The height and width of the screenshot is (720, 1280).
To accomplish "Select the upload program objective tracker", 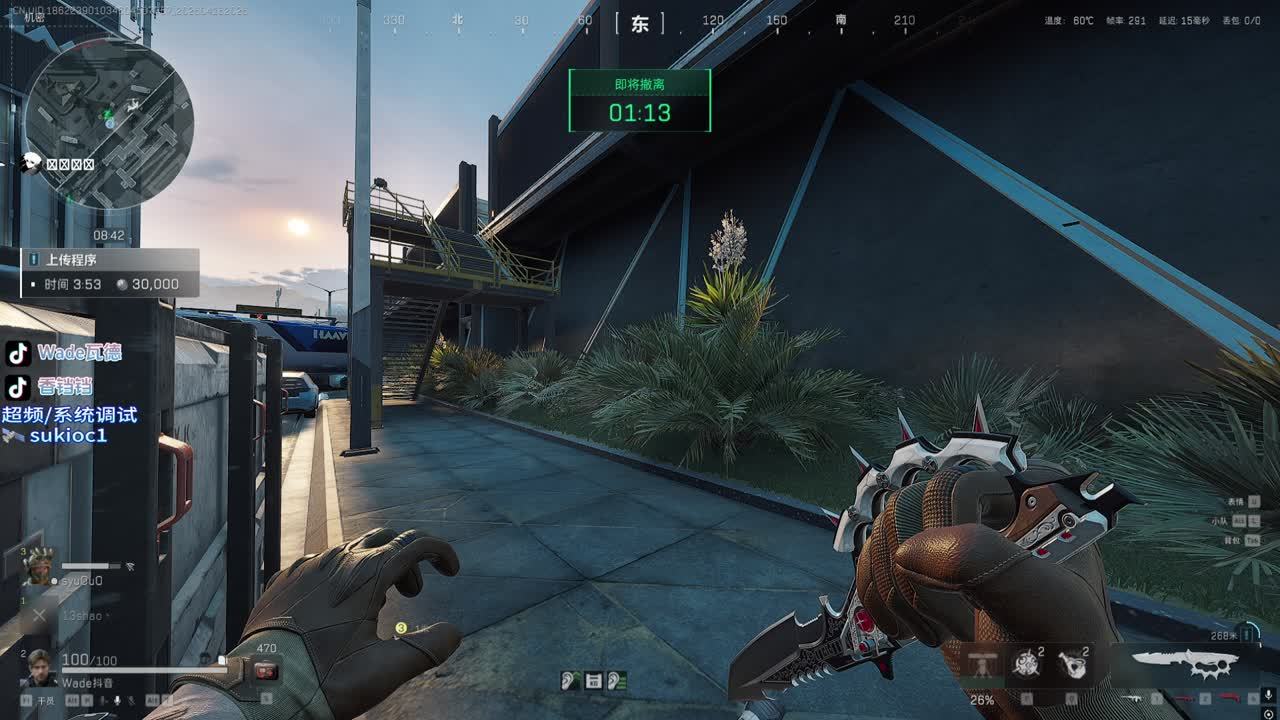I will [x=110, y=272].
